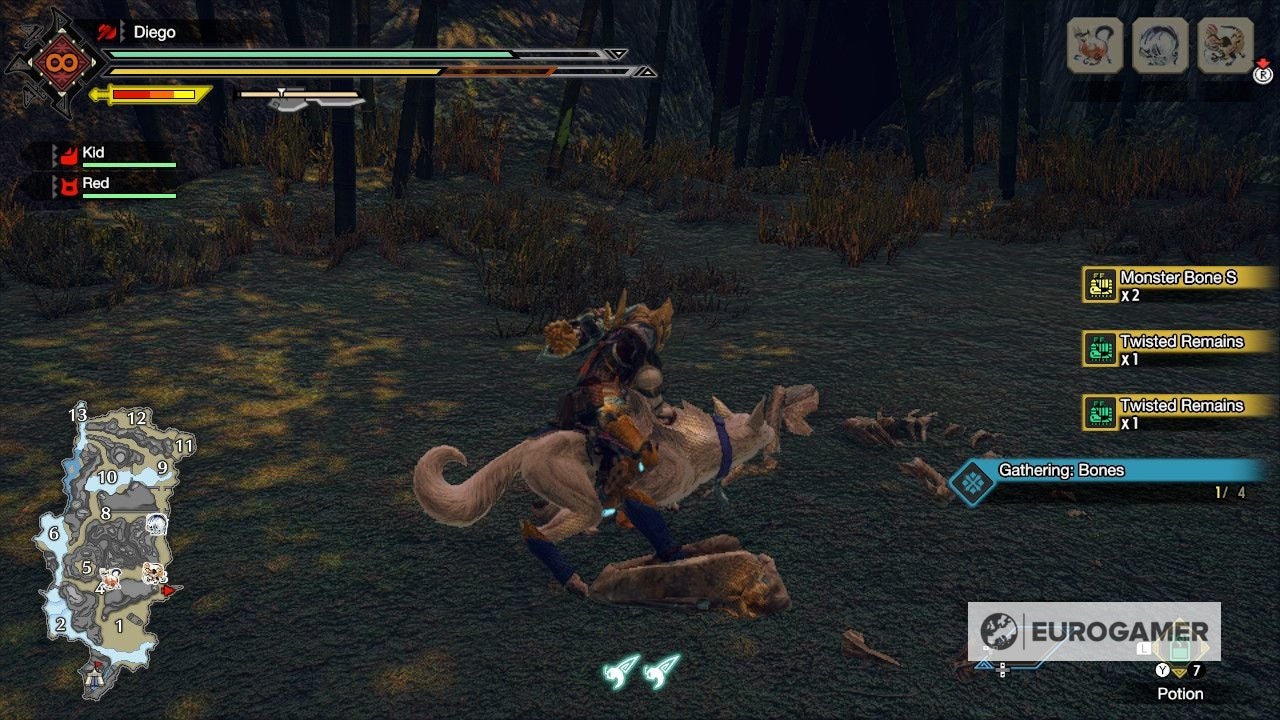Expand the chevron beside Diego's name

pyautogui.click(x=121, y=32)
